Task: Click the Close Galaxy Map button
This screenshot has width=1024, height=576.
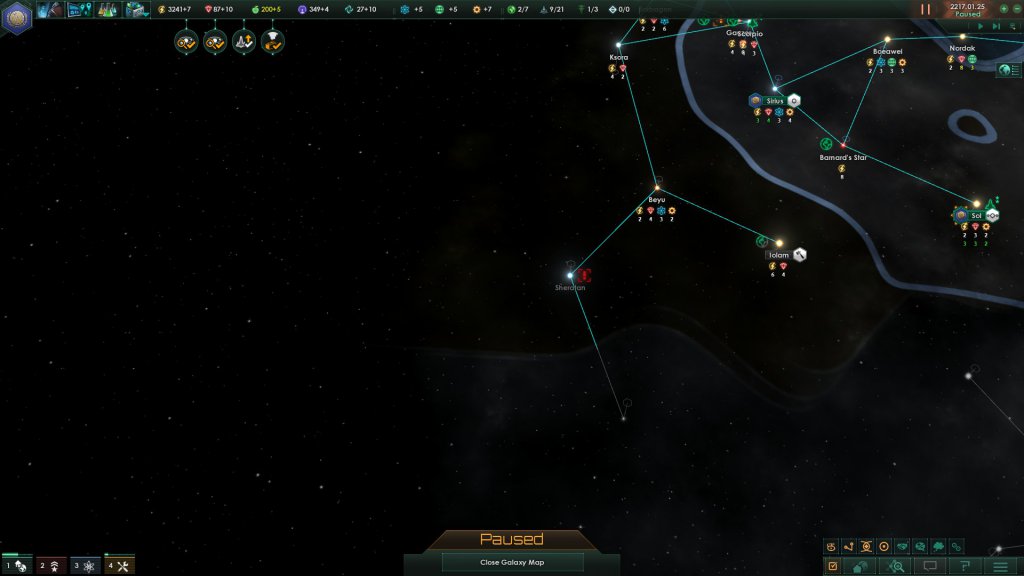Action: coord(511,562)
